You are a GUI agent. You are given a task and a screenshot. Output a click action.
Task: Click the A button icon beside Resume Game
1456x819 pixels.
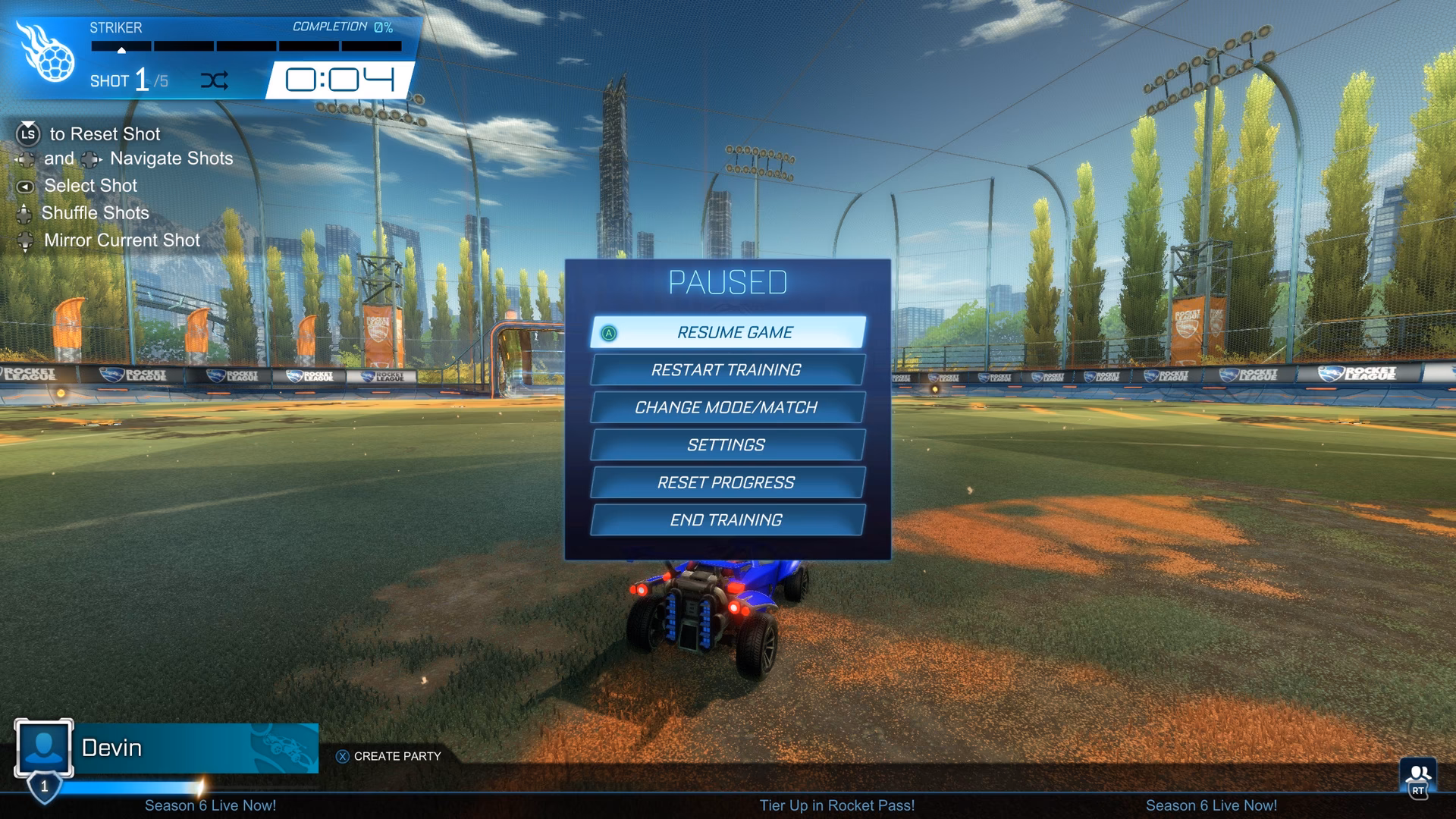(607, 332)
